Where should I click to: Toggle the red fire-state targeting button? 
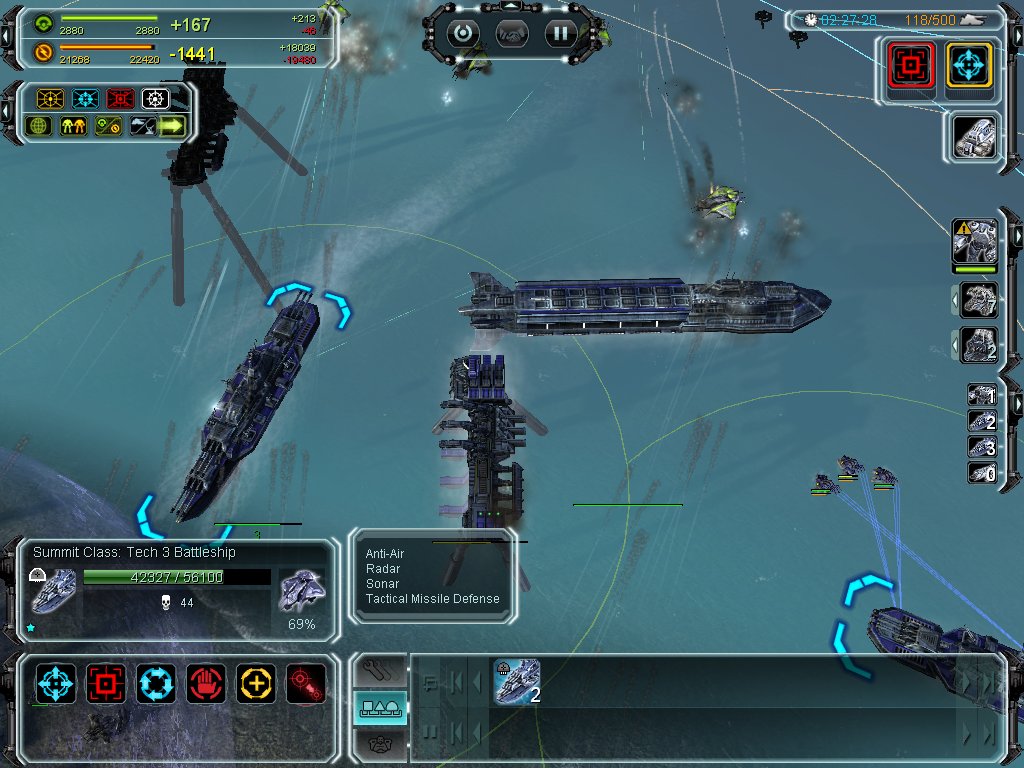tap(306, 683)
